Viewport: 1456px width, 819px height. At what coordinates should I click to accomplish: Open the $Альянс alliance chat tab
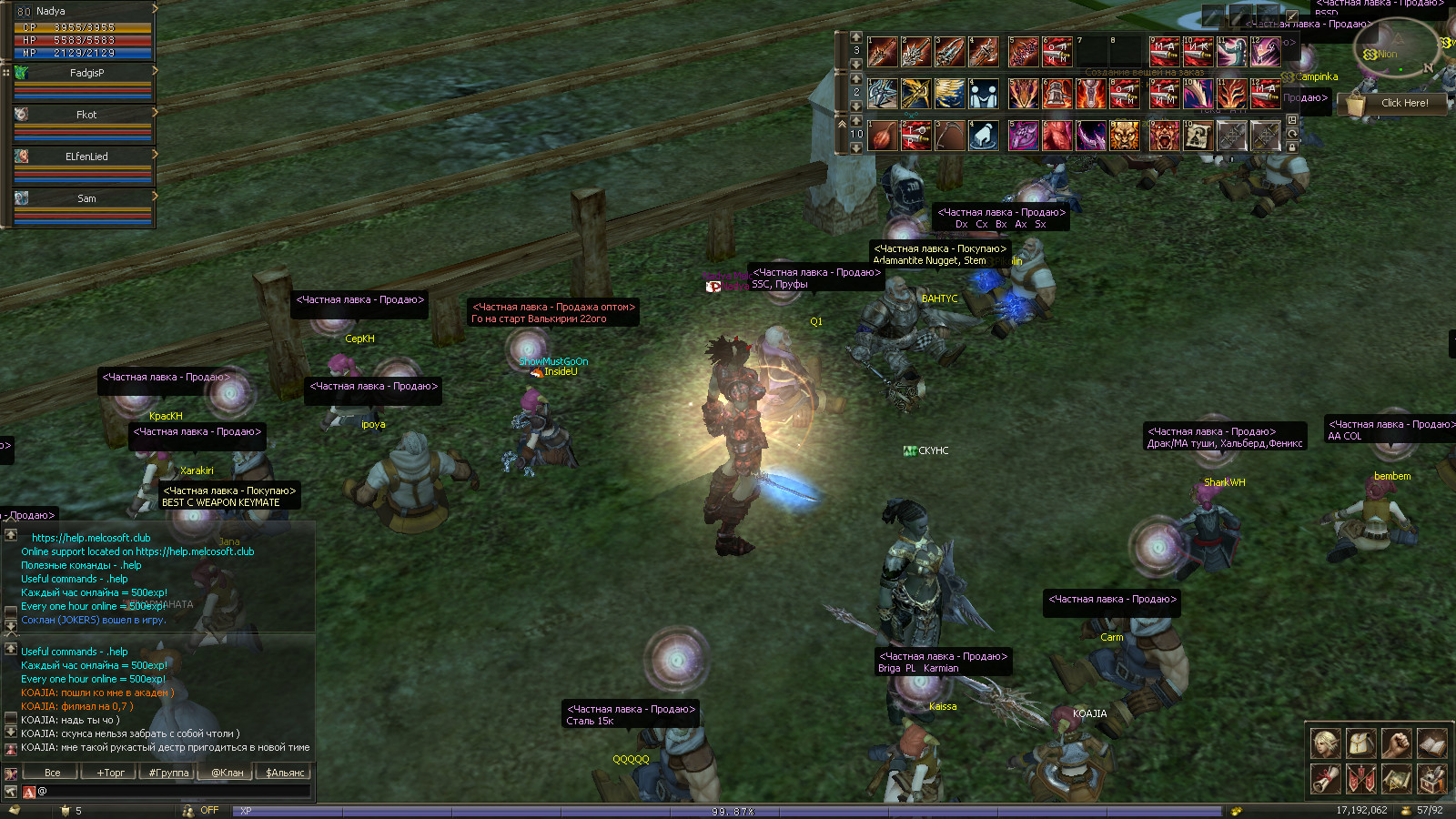[285, 773]
